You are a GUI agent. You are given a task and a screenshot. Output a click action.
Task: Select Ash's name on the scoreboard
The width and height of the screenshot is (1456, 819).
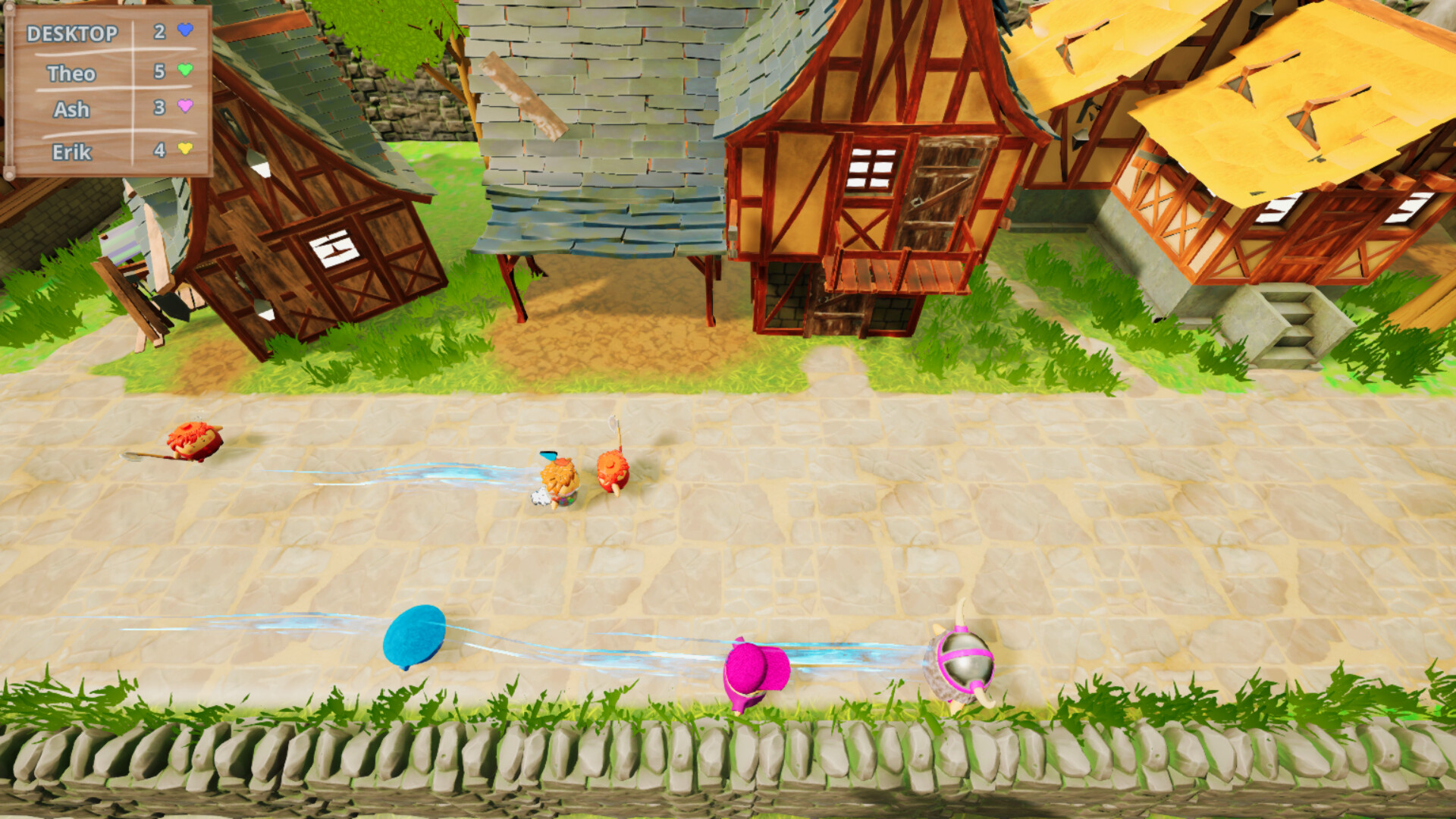(x=71, y=108)
